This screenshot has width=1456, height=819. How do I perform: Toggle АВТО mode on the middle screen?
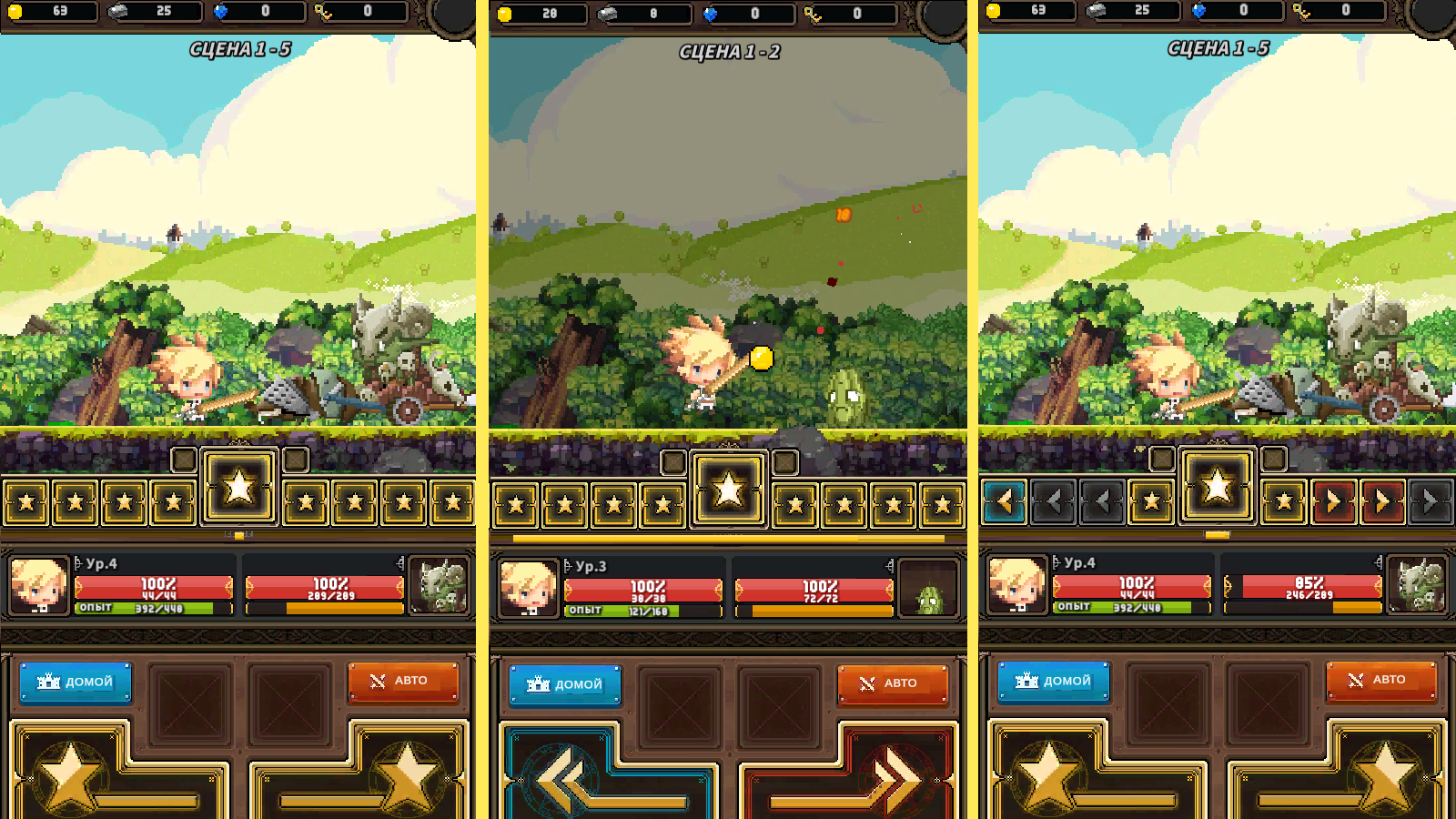point(894,684)
